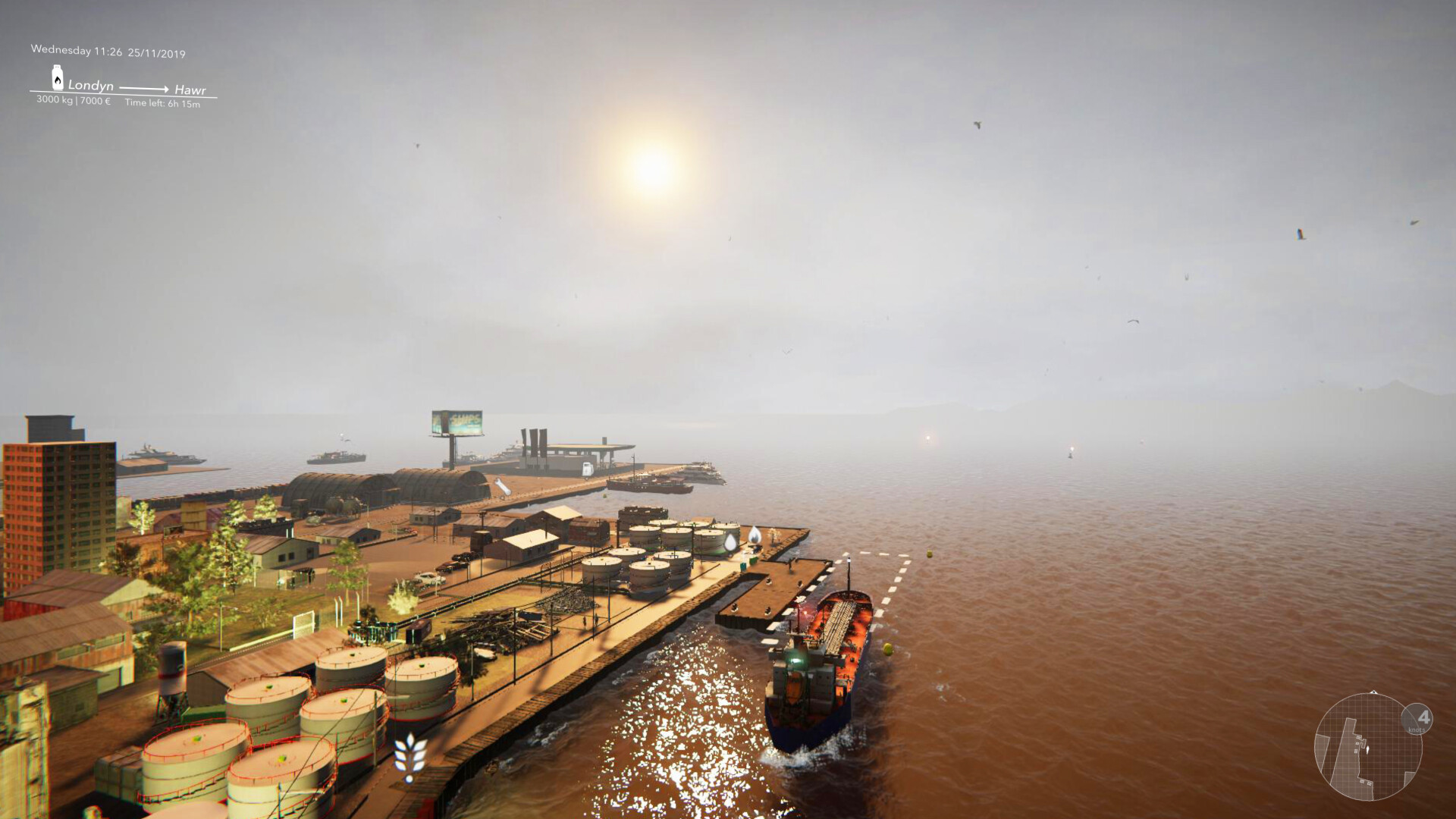
Task: Click the gas flame marker near the tanks
Action: coord(755,535)
